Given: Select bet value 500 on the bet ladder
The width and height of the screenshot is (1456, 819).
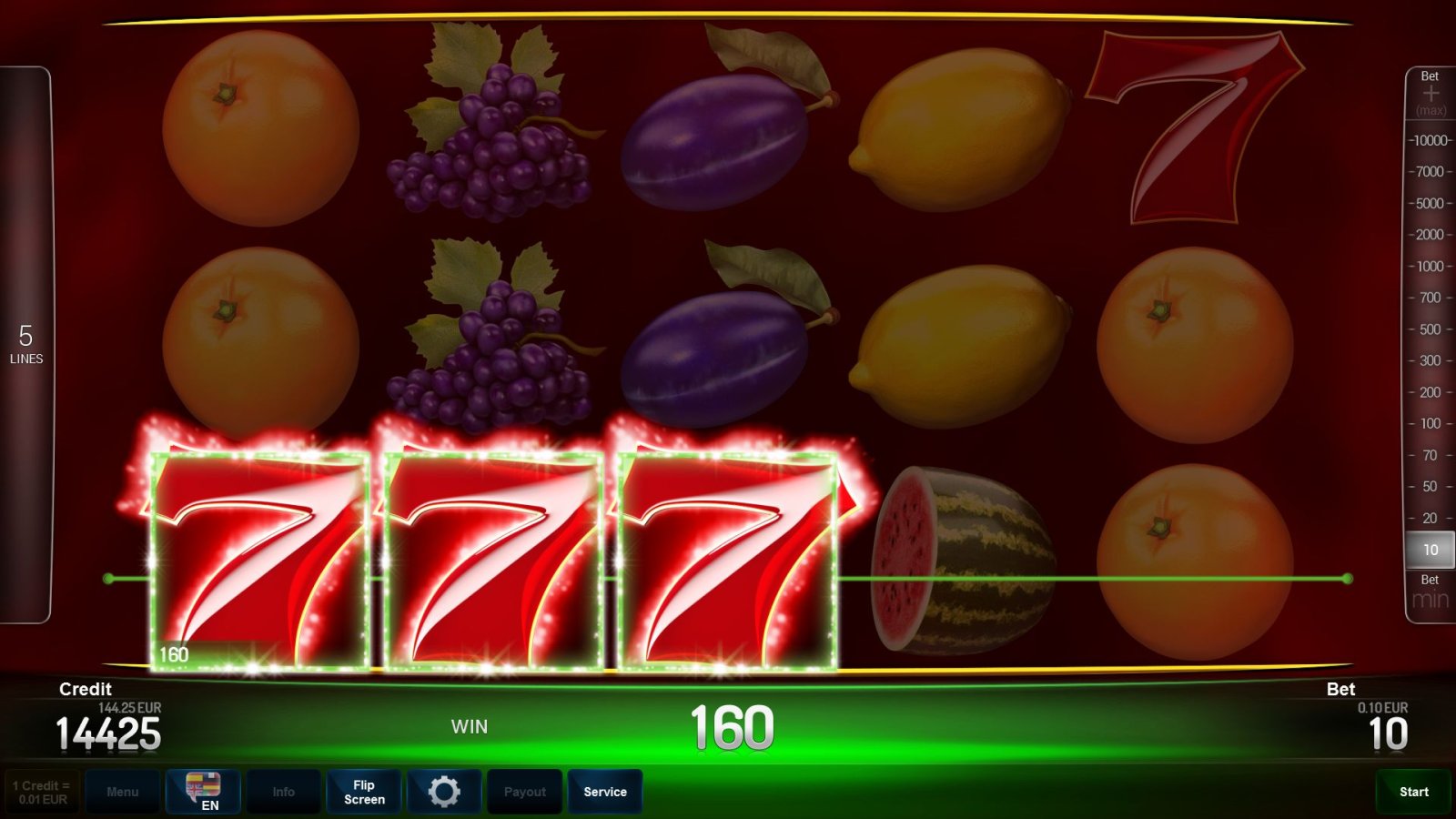Looking at the screenshot, I should (1431, 329).
